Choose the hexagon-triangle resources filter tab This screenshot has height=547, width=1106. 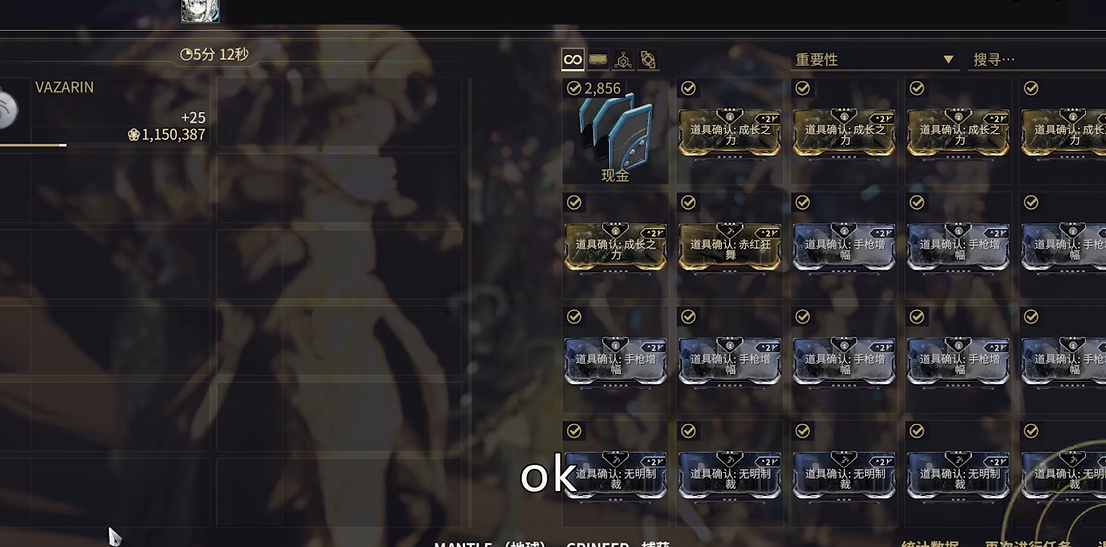click(x=623, y=60)
